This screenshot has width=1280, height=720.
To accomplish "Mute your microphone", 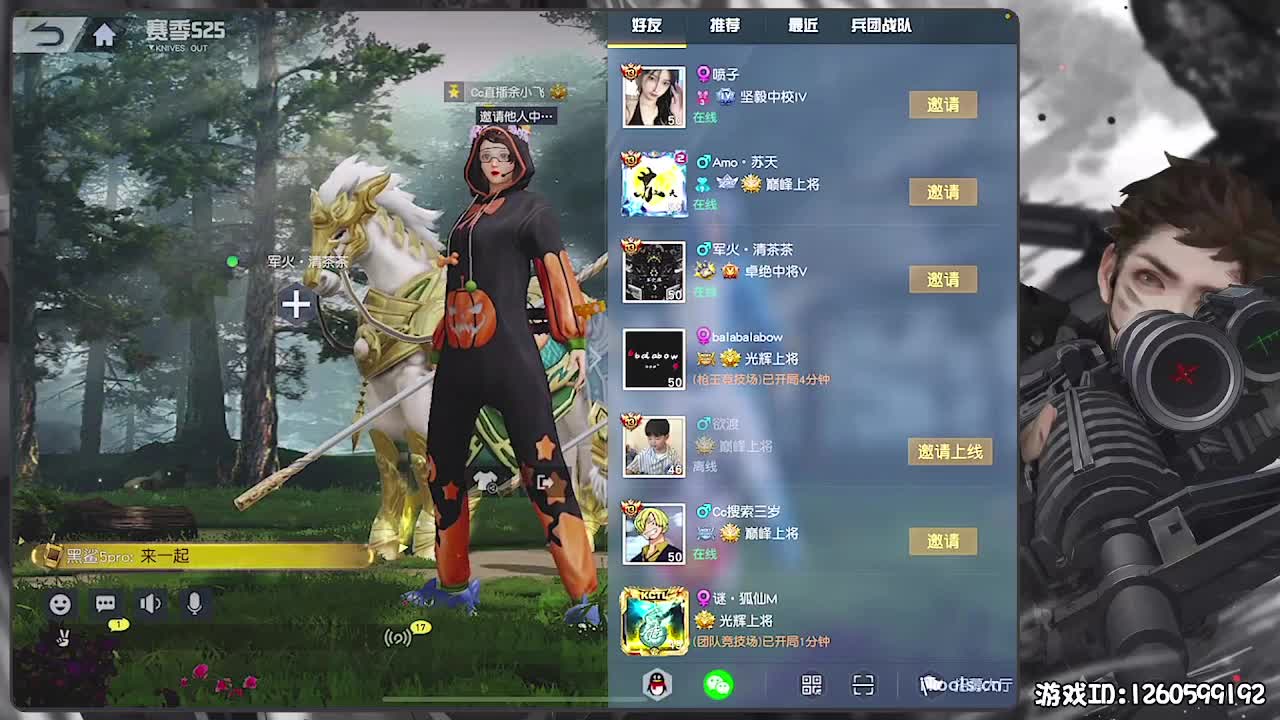I will [x=192, y=604].
